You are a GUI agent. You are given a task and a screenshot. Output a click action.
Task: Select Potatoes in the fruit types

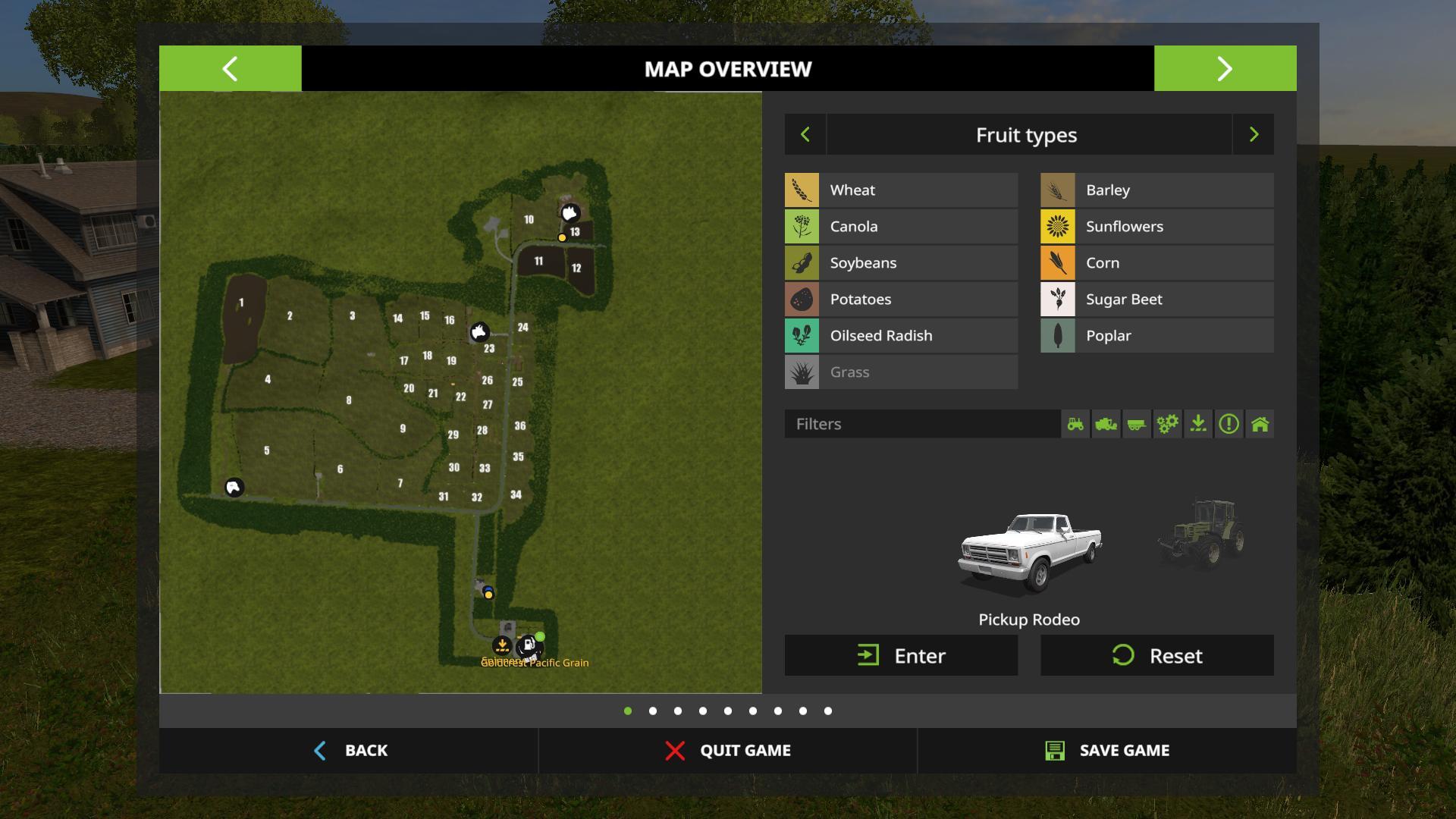(901, 300)
